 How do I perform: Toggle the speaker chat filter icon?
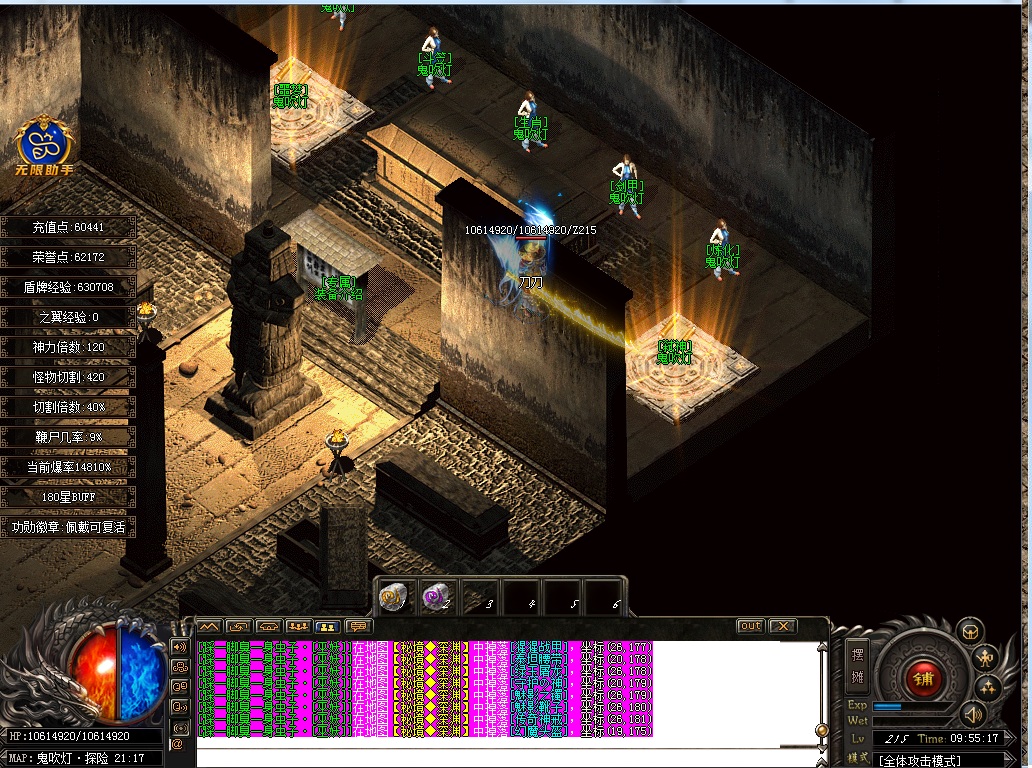[x=178, y=646]
